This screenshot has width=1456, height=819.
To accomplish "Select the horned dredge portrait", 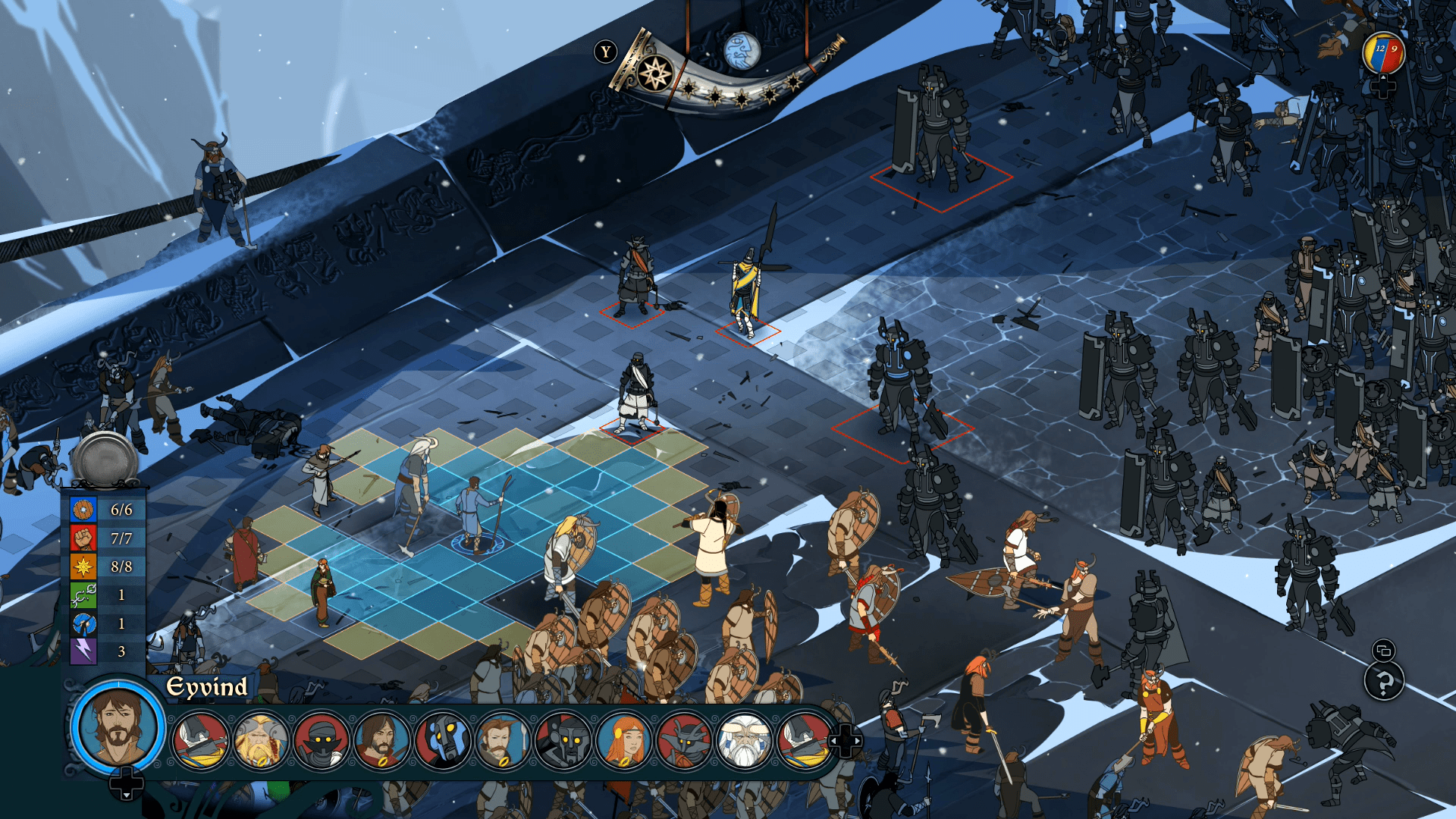I will point(685,741).
